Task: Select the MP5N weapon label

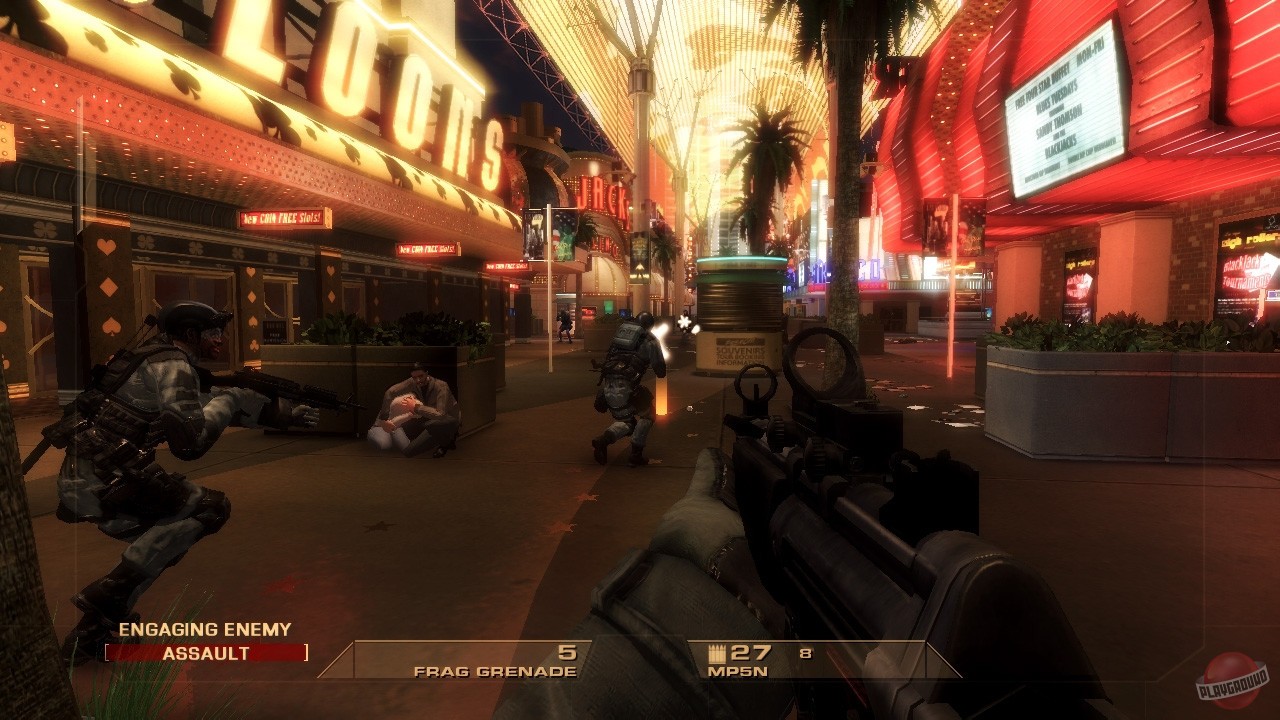Action: (737, 672)
